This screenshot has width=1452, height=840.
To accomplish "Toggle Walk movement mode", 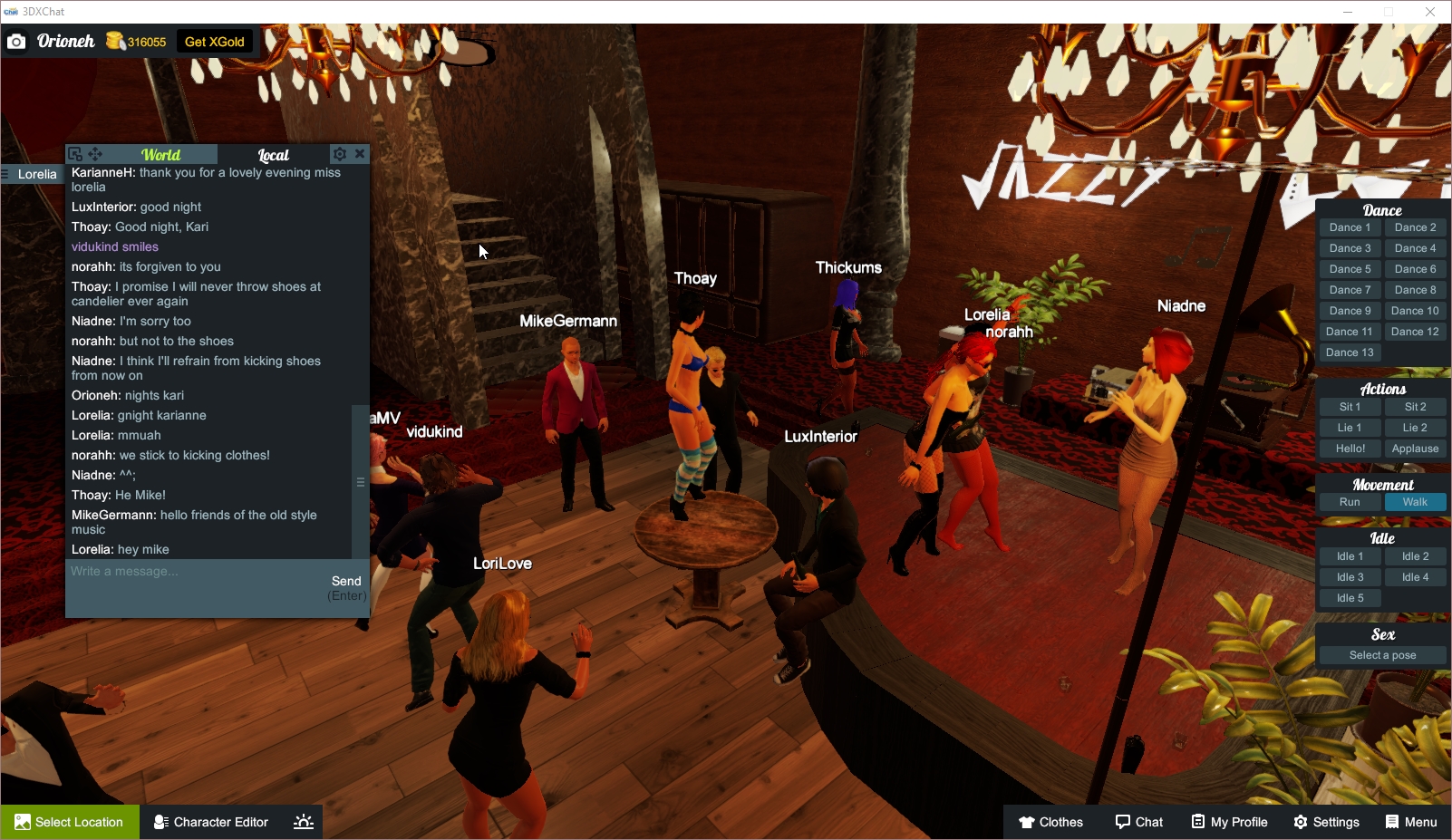I will click(1415, 501).
